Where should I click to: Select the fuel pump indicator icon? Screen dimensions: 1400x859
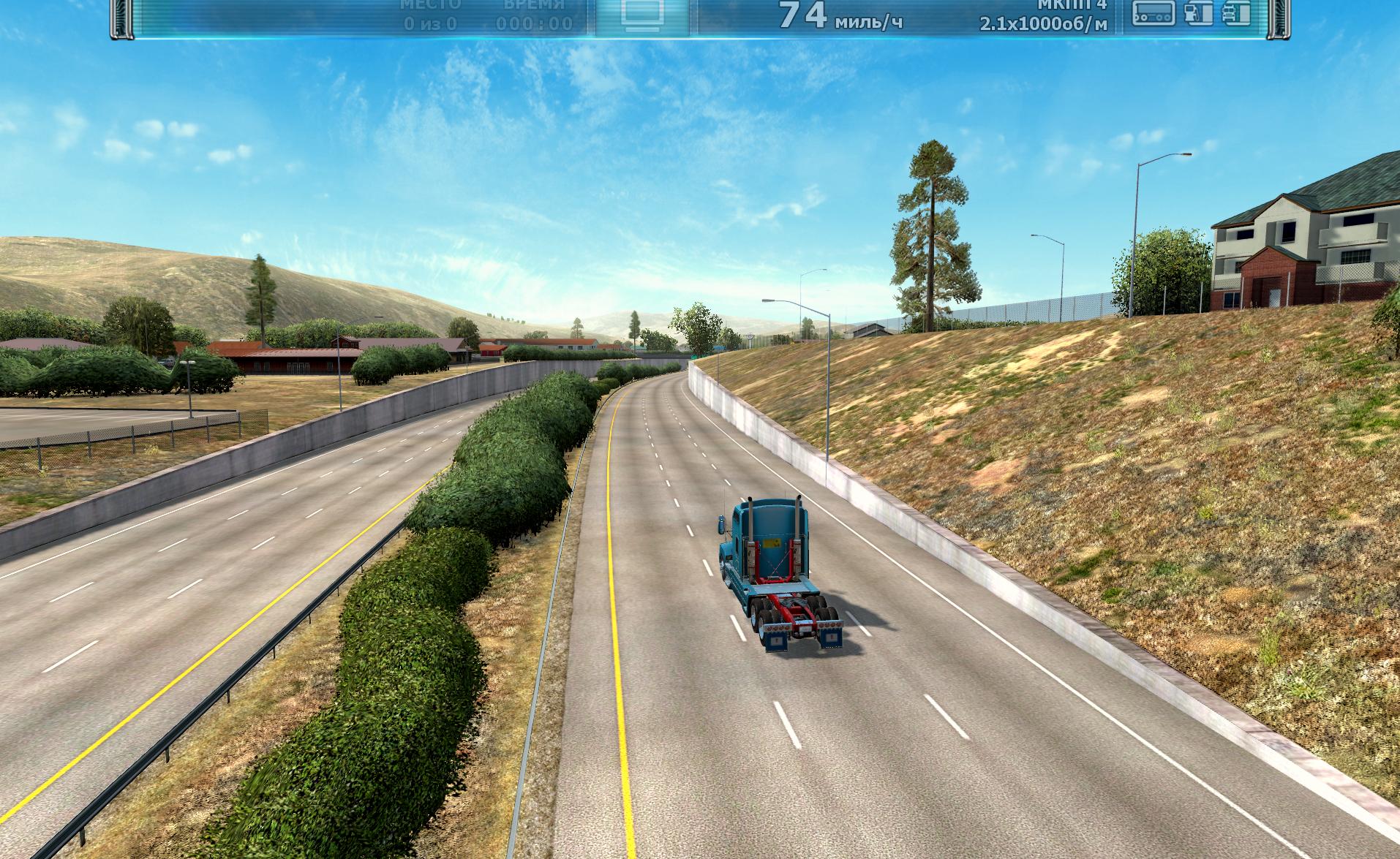tap(1197, 13)
